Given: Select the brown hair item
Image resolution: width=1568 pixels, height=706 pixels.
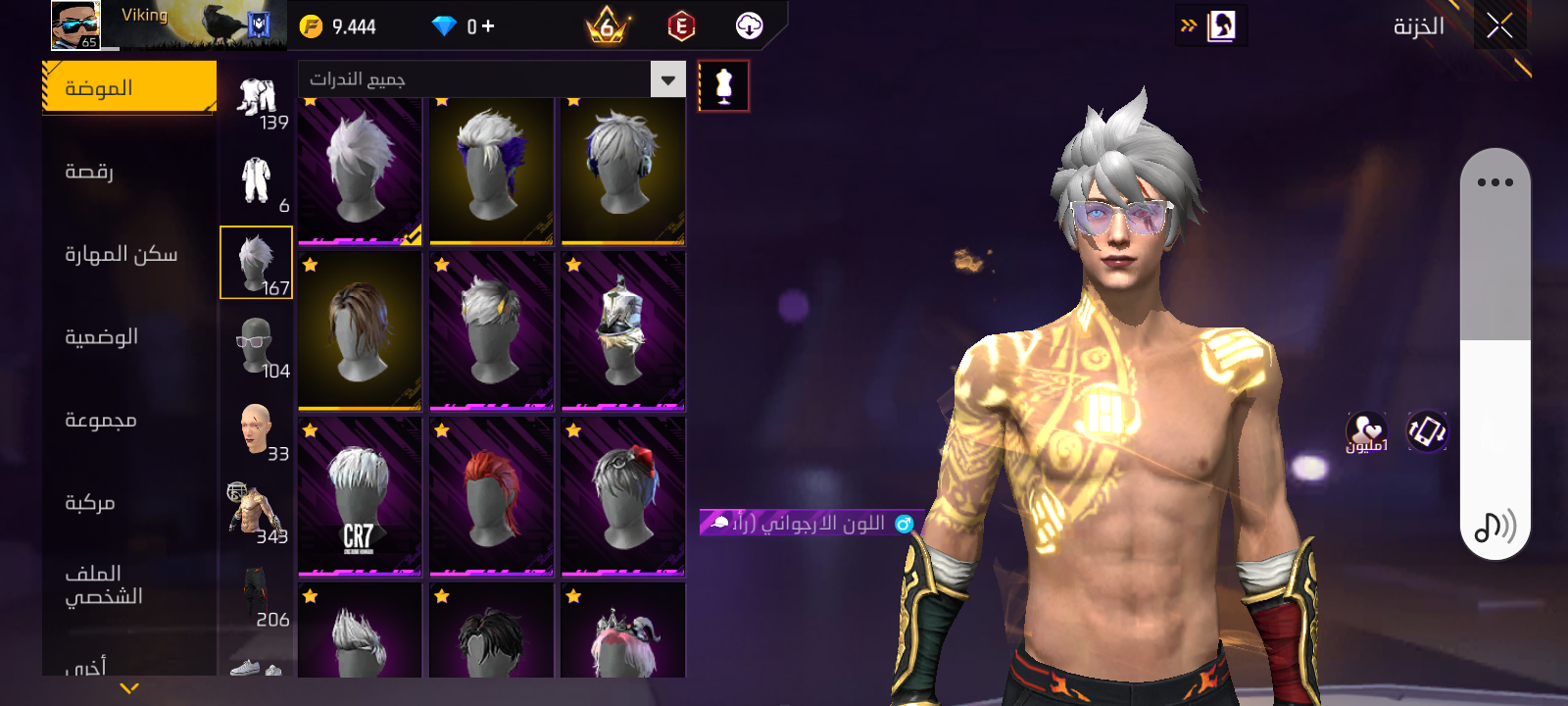Looking at the screenshot, I should click(x=360, y=330).
